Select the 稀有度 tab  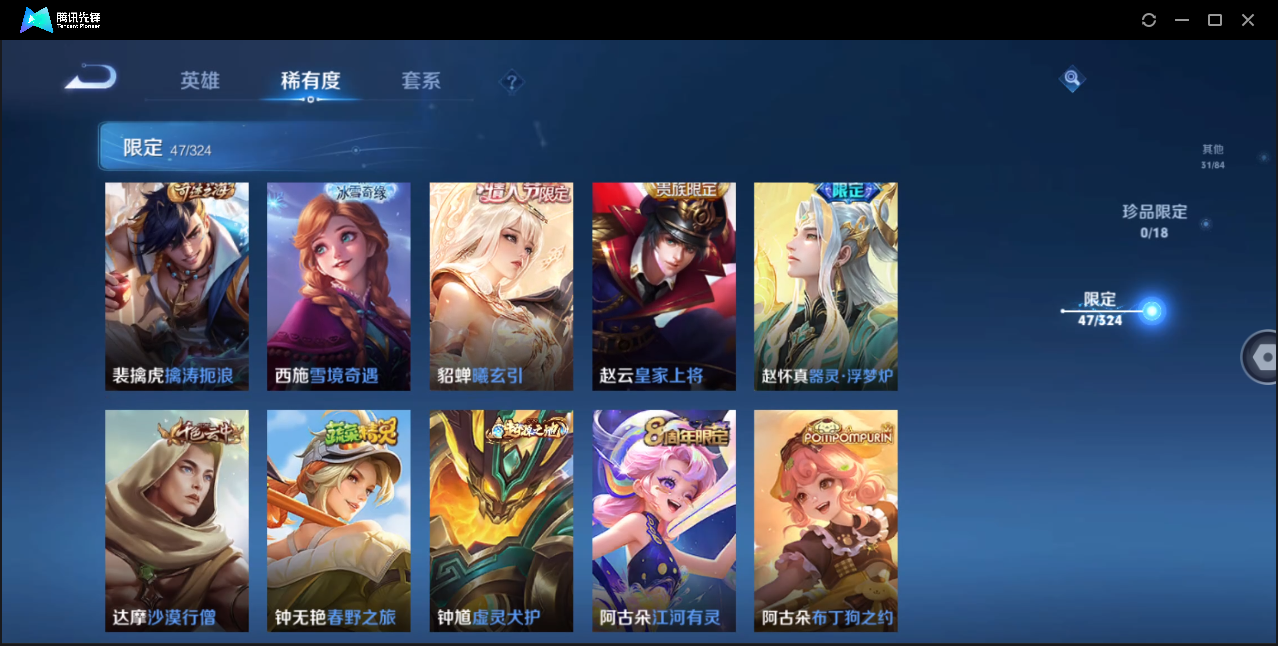[x=310, y=81]
